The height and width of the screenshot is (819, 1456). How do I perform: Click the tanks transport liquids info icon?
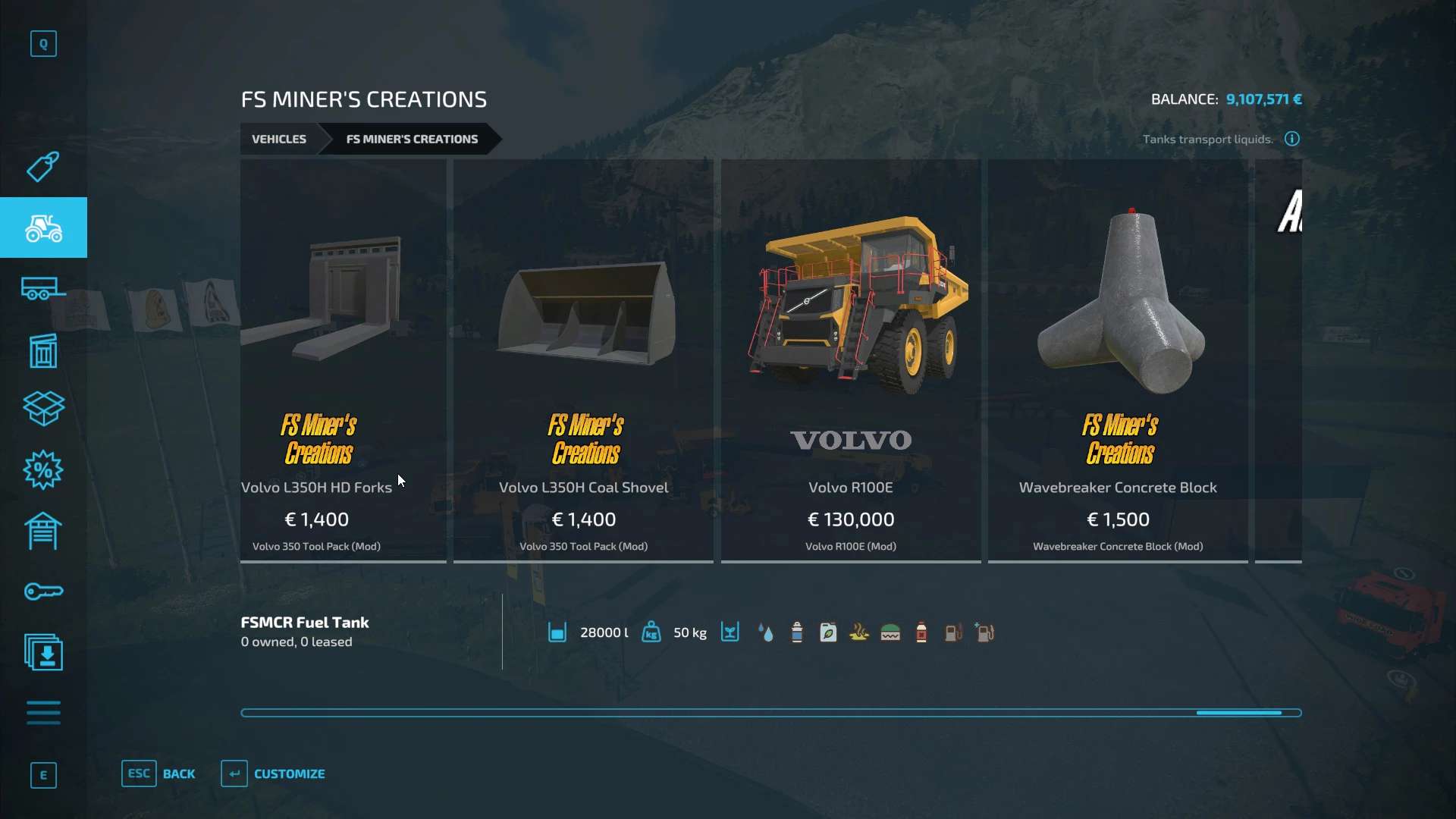(1291, 139)
